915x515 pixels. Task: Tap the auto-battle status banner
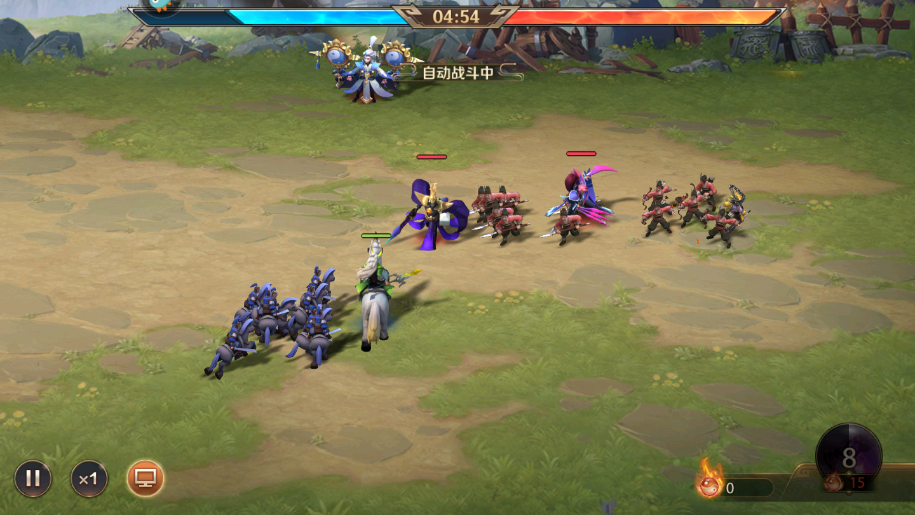(458, 72)
